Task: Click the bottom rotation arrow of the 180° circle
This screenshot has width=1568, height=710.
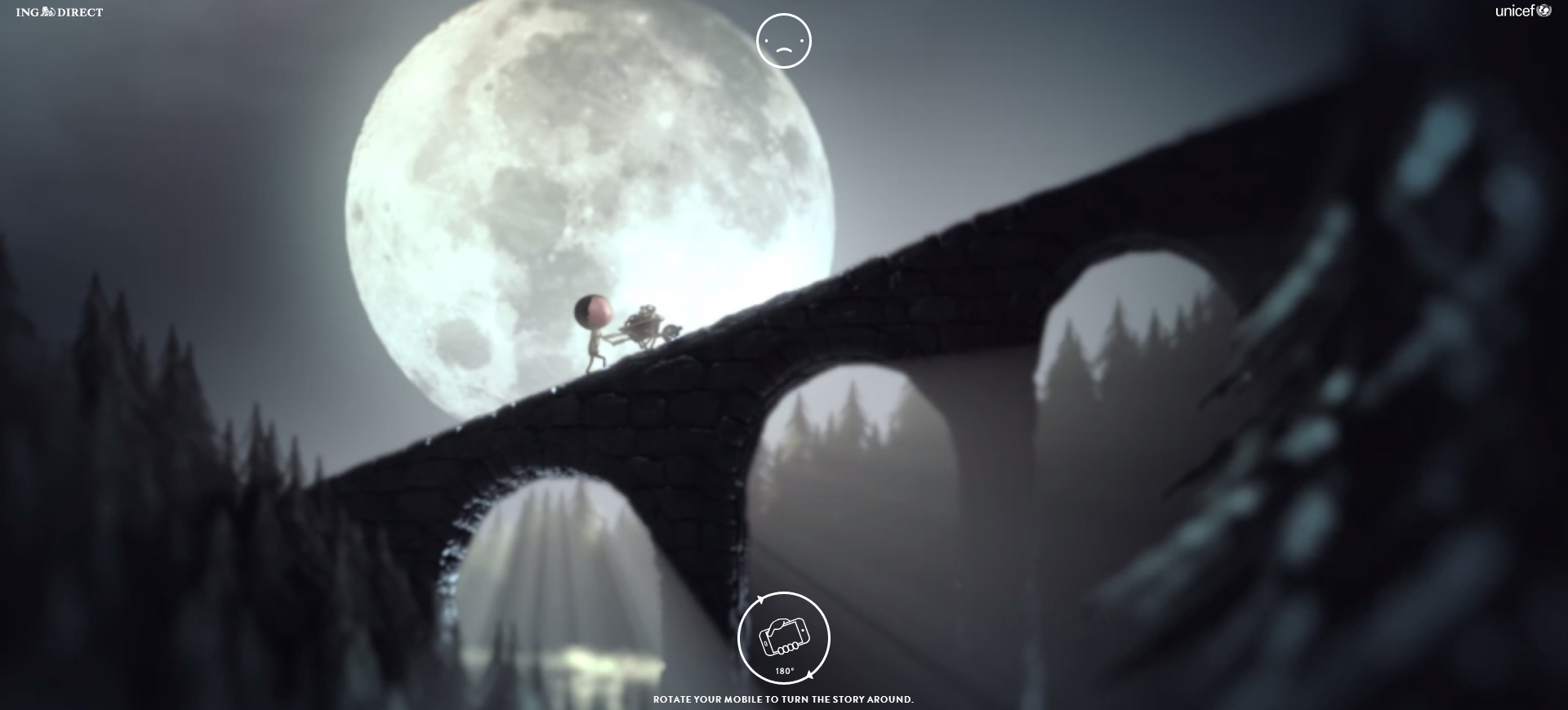Action: pos(810,676)
